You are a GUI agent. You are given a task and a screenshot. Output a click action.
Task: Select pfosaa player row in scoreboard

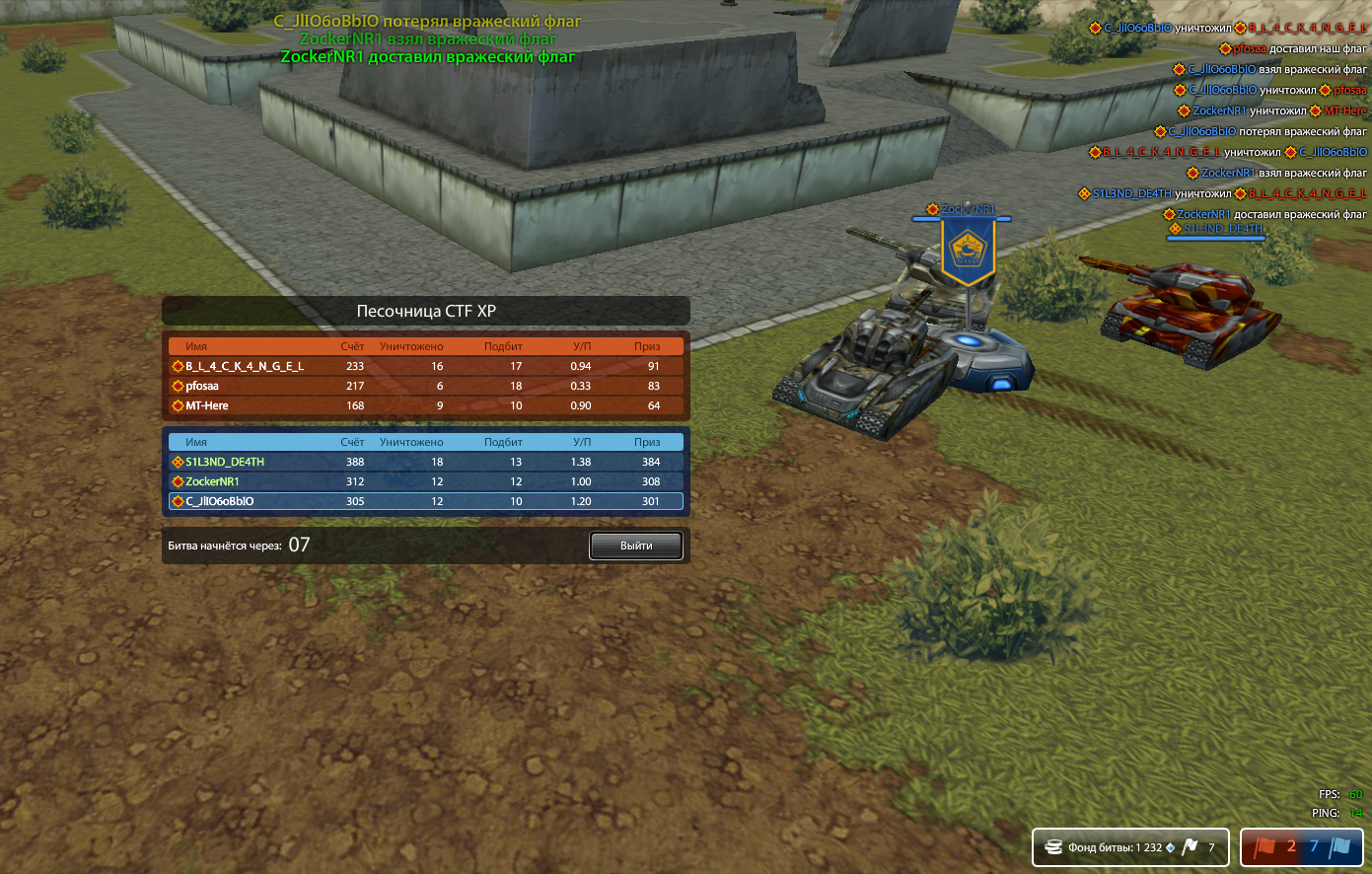[x=425, y=386]
